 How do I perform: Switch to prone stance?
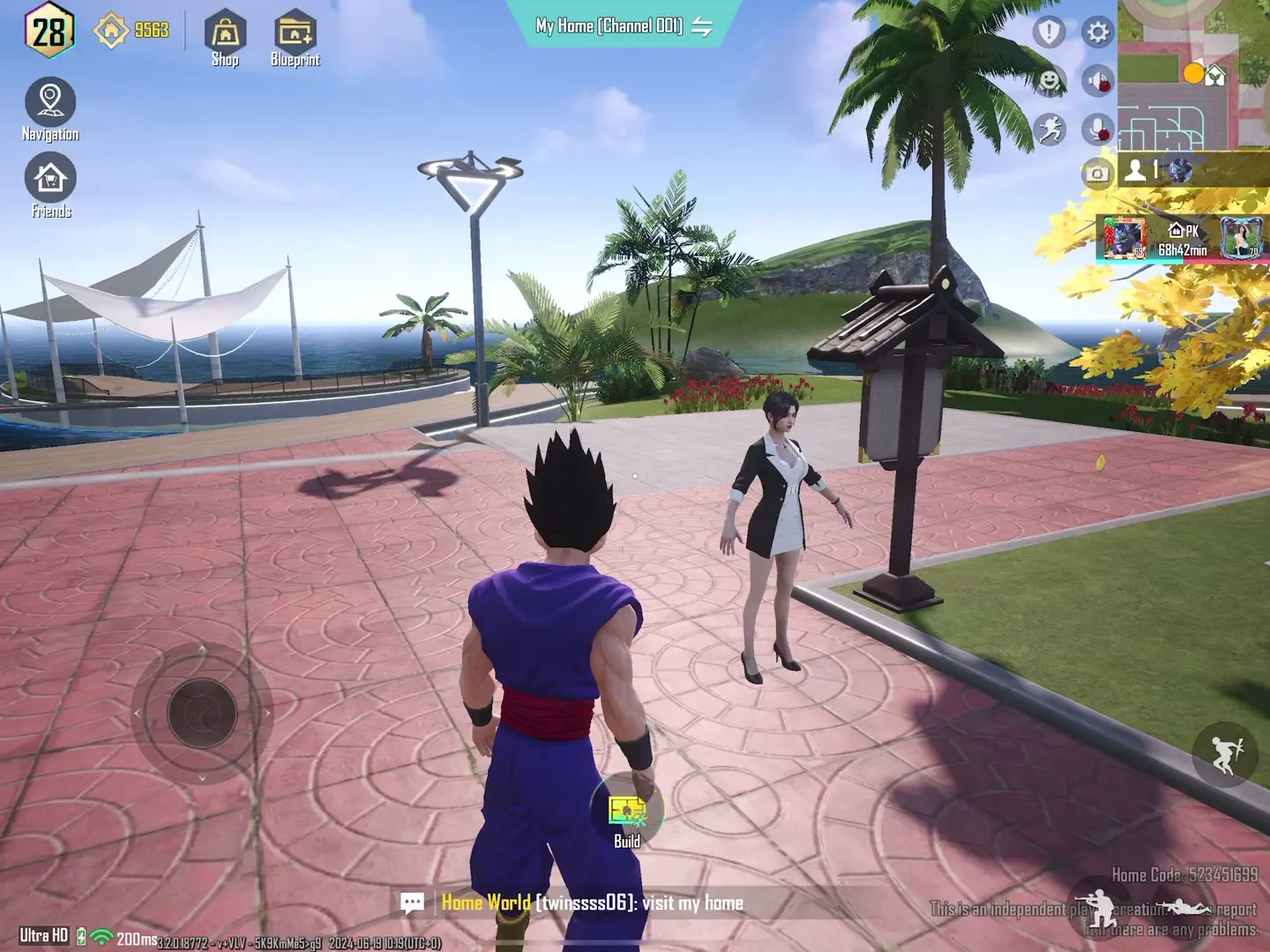pos(1184,907)
